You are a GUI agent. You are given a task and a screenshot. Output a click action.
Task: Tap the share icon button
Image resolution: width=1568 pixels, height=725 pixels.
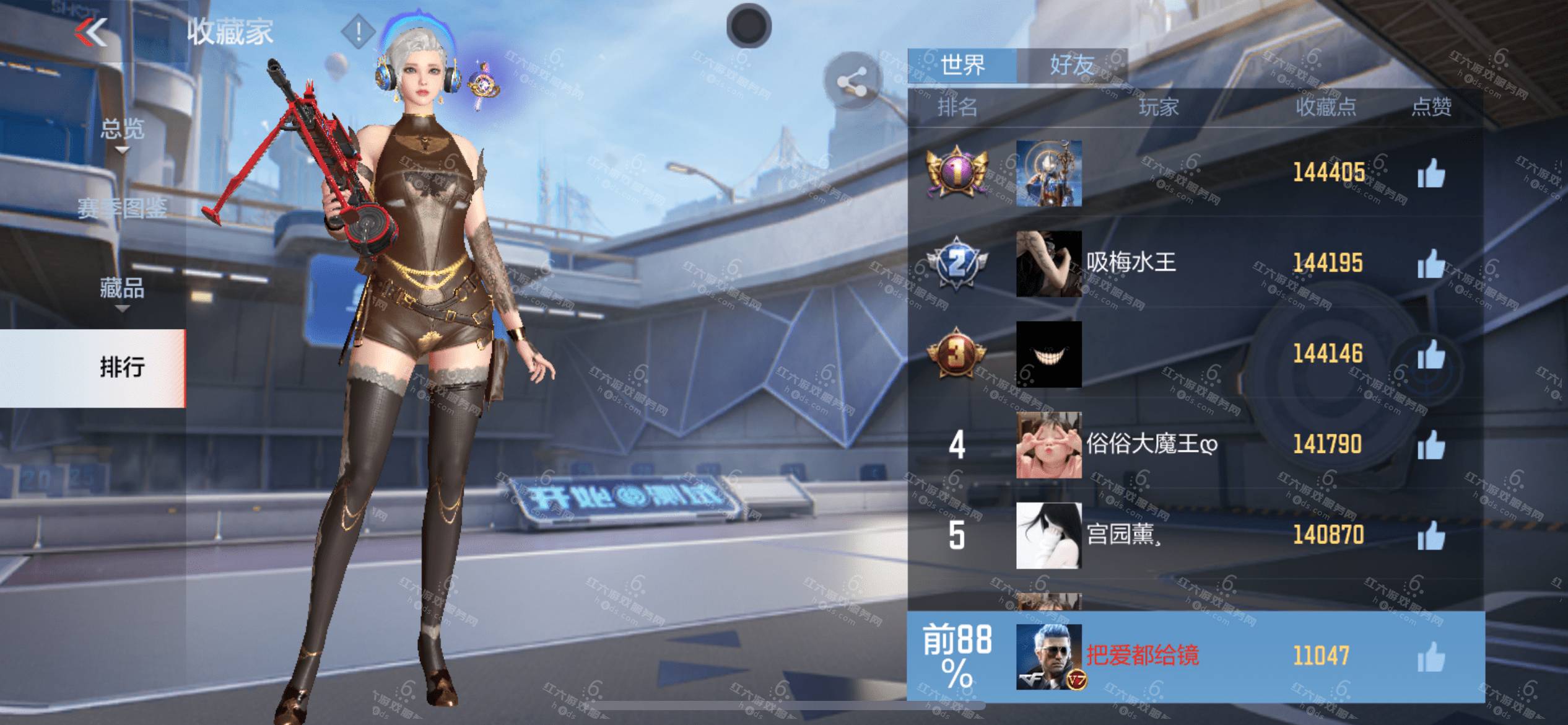(852, 82)
